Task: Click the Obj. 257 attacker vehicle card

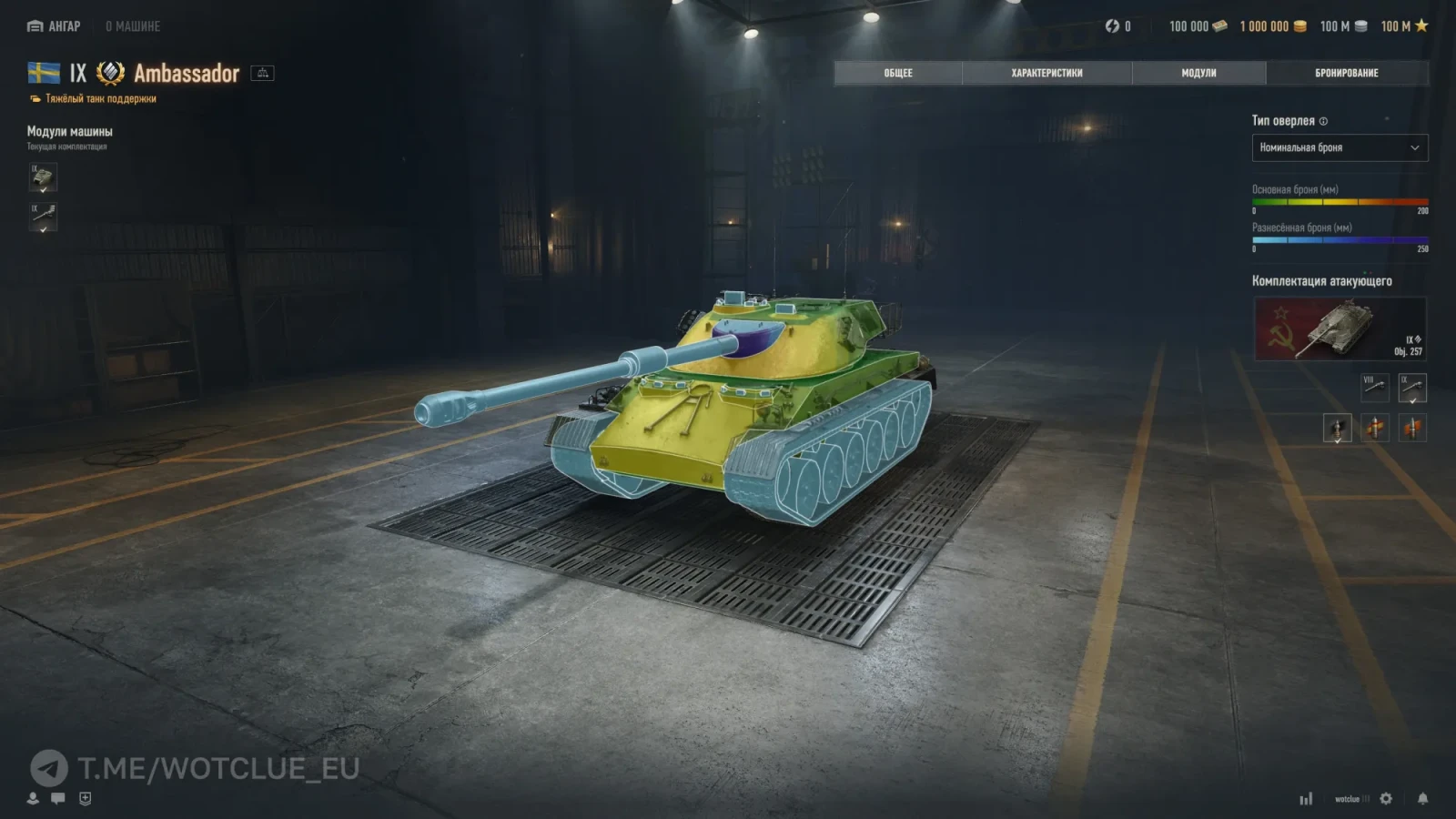Action: [1340, 329]
